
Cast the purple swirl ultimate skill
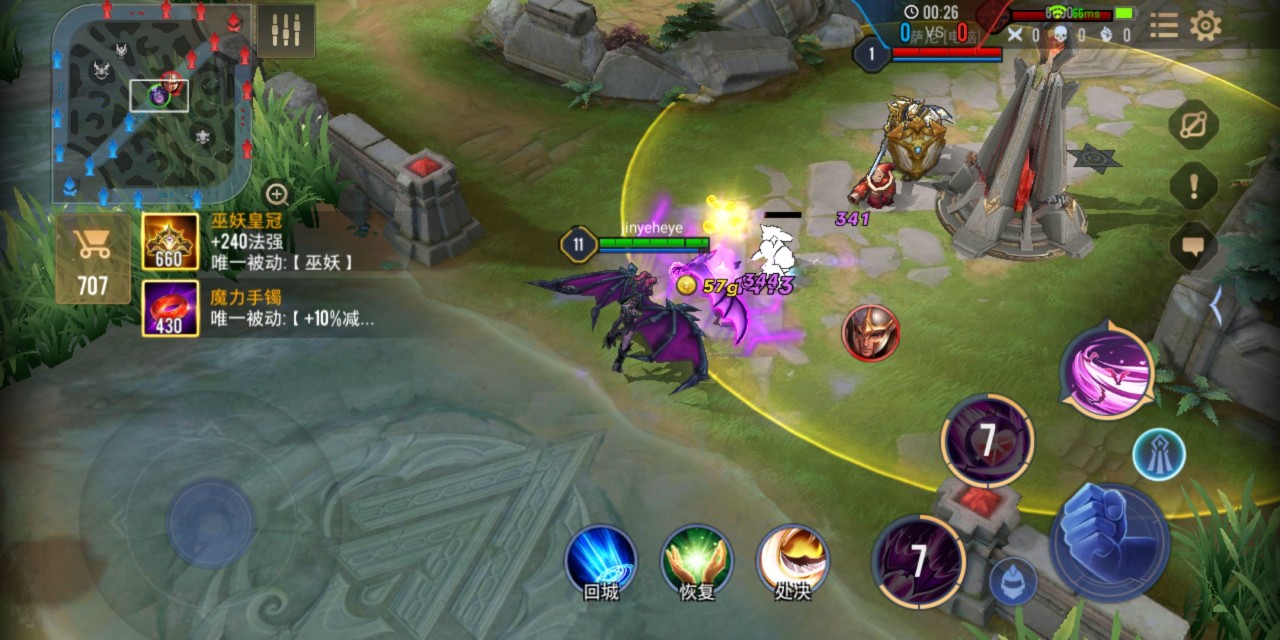click(x=1106, y=370)
